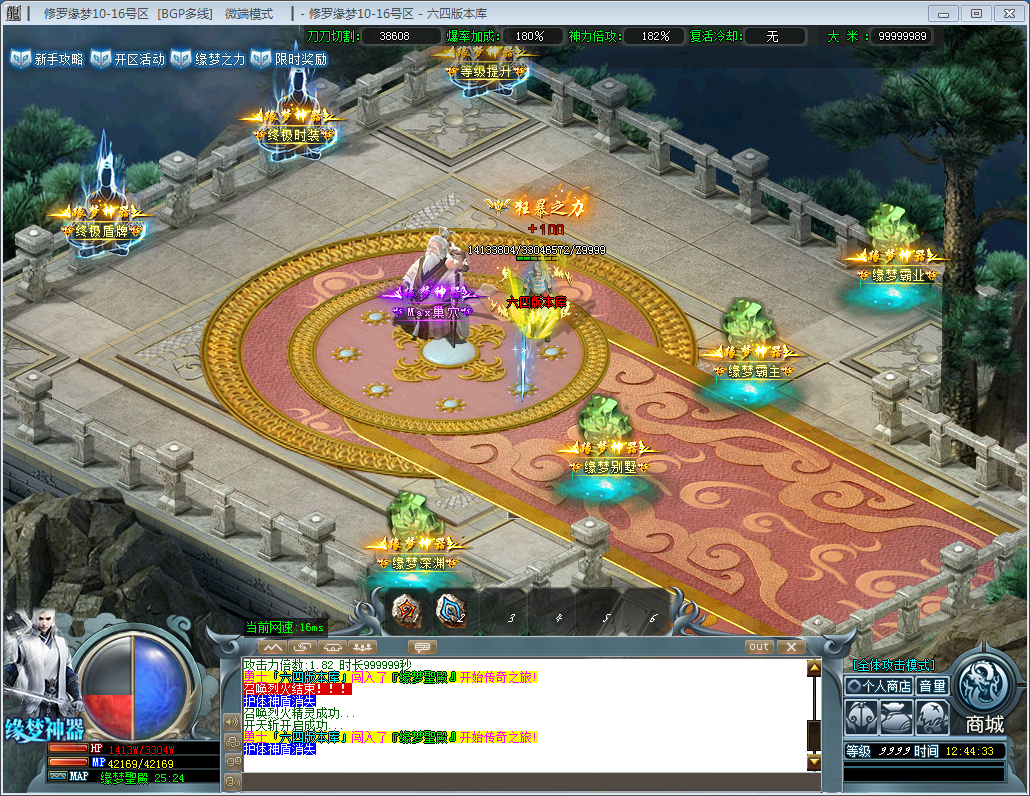The image size is (1030, 796).
Task: Click the 全体攻击模式 attack mode label
Action: tap(893, 665)
